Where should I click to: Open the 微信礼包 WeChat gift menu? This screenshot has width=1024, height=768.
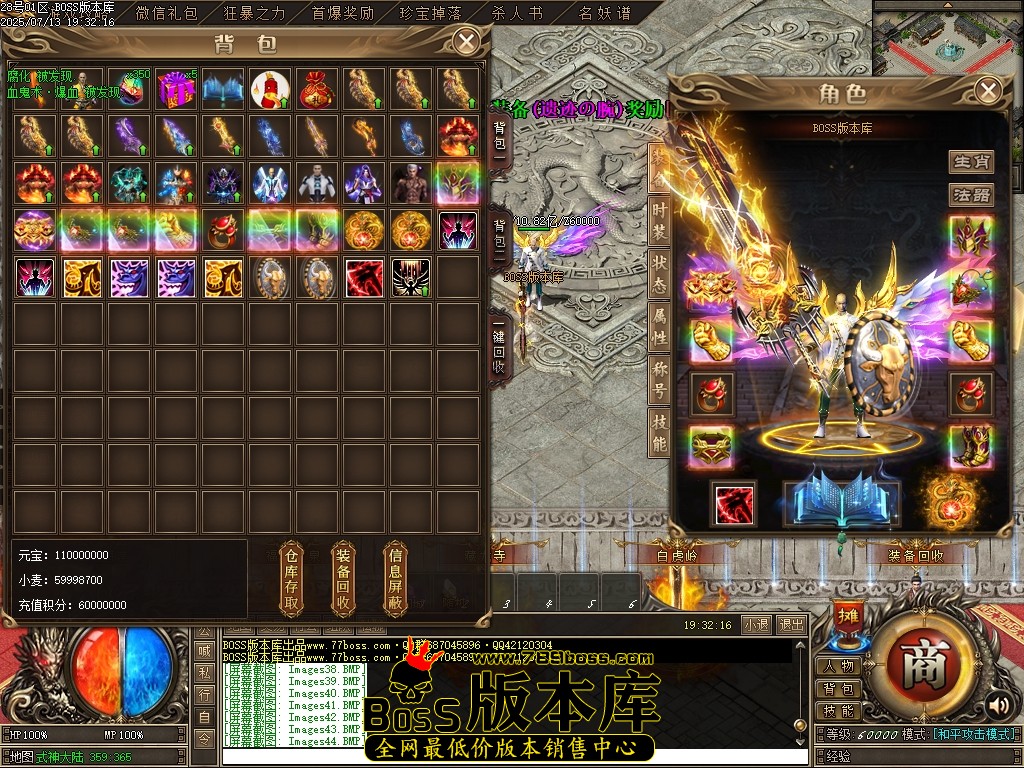tap(167, 13)
